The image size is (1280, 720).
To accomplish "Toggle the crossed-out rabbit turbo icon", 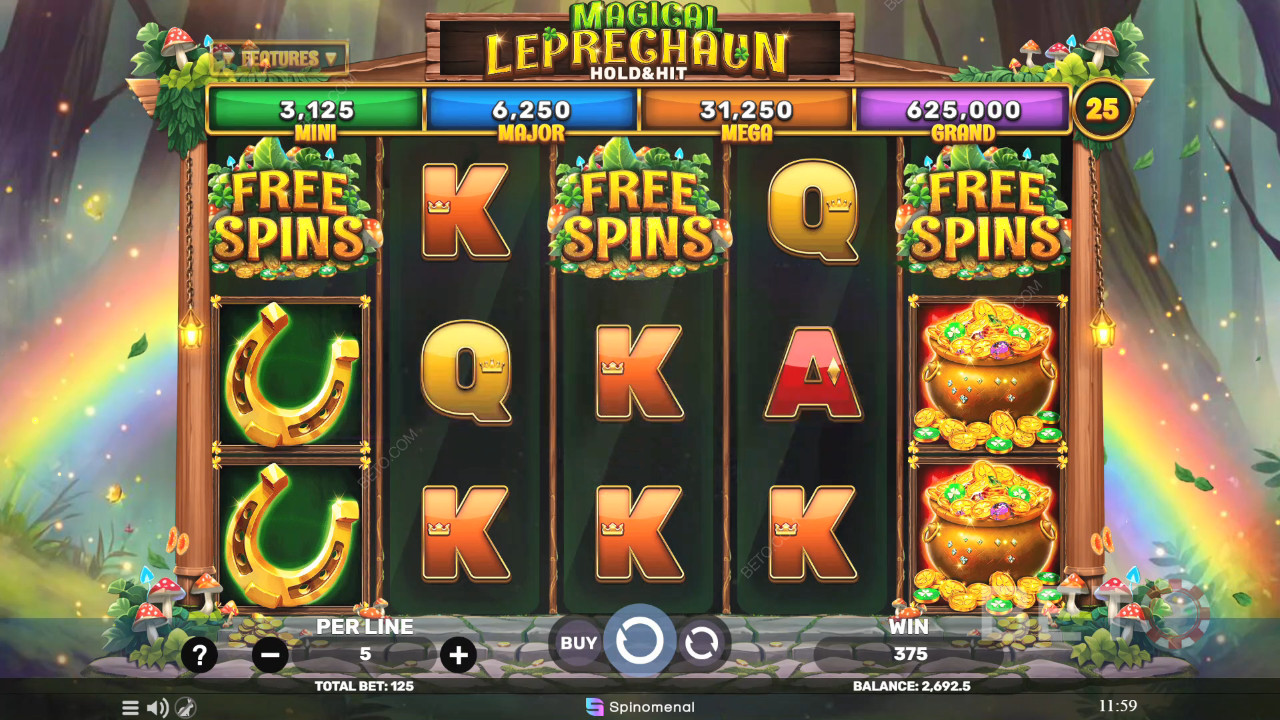I will coord(185,708).
